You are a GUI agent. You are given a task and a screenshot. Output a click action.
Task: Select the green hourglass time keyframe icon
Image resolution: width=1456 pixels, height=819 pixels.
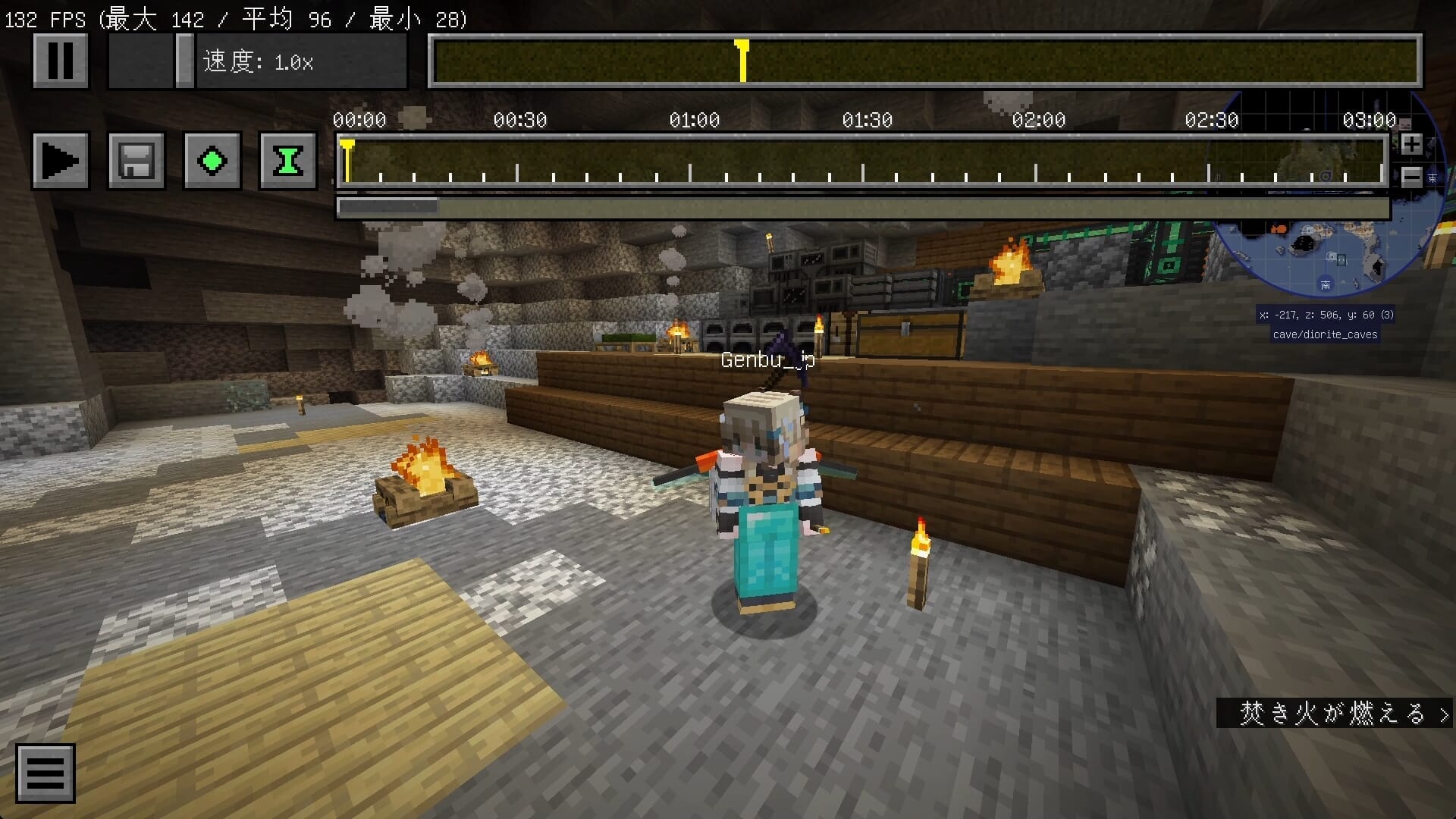coord(289,160)
